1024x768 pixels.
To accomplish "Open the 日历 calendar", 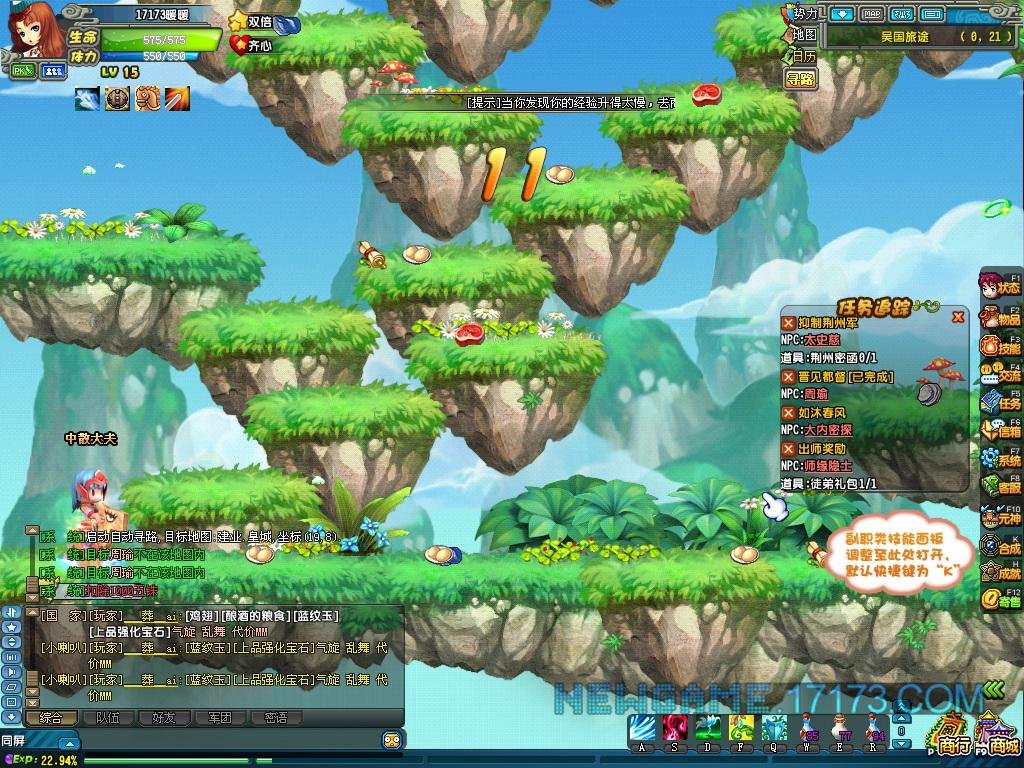I will (x=803, y=56).
